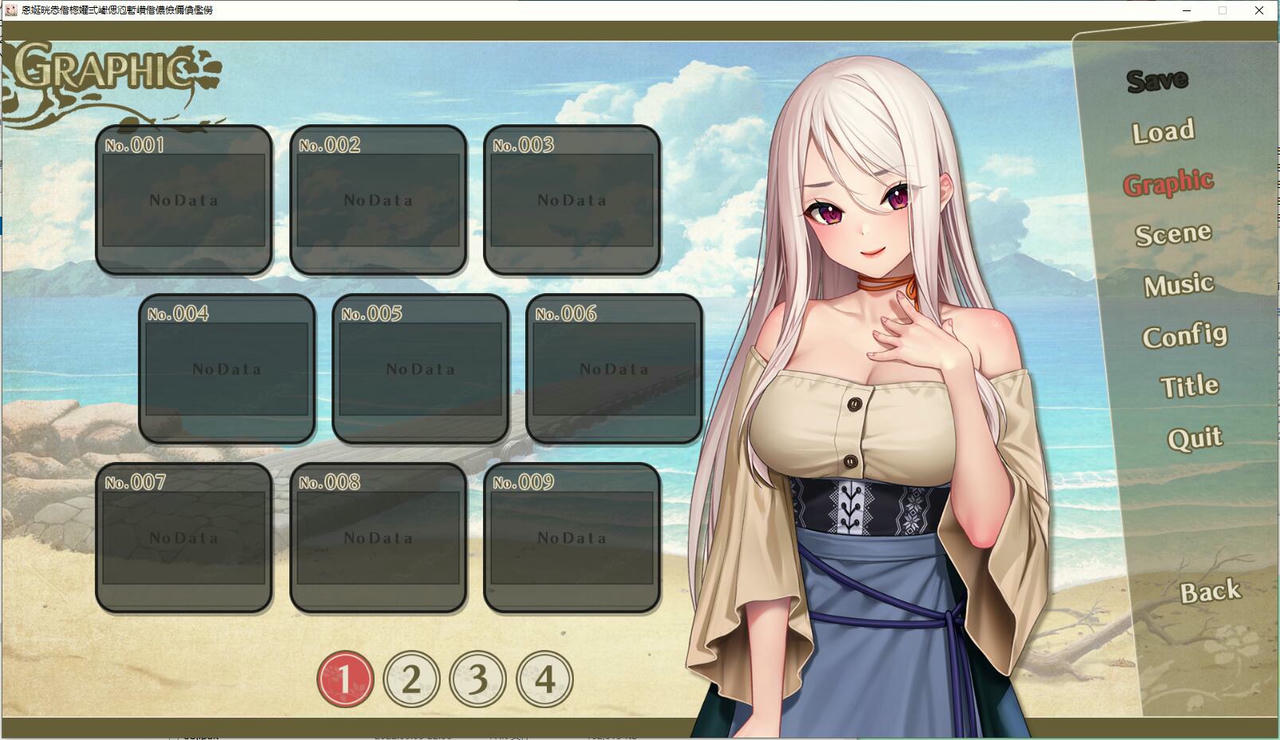Choose graphic slot No.006

(614, 369)
